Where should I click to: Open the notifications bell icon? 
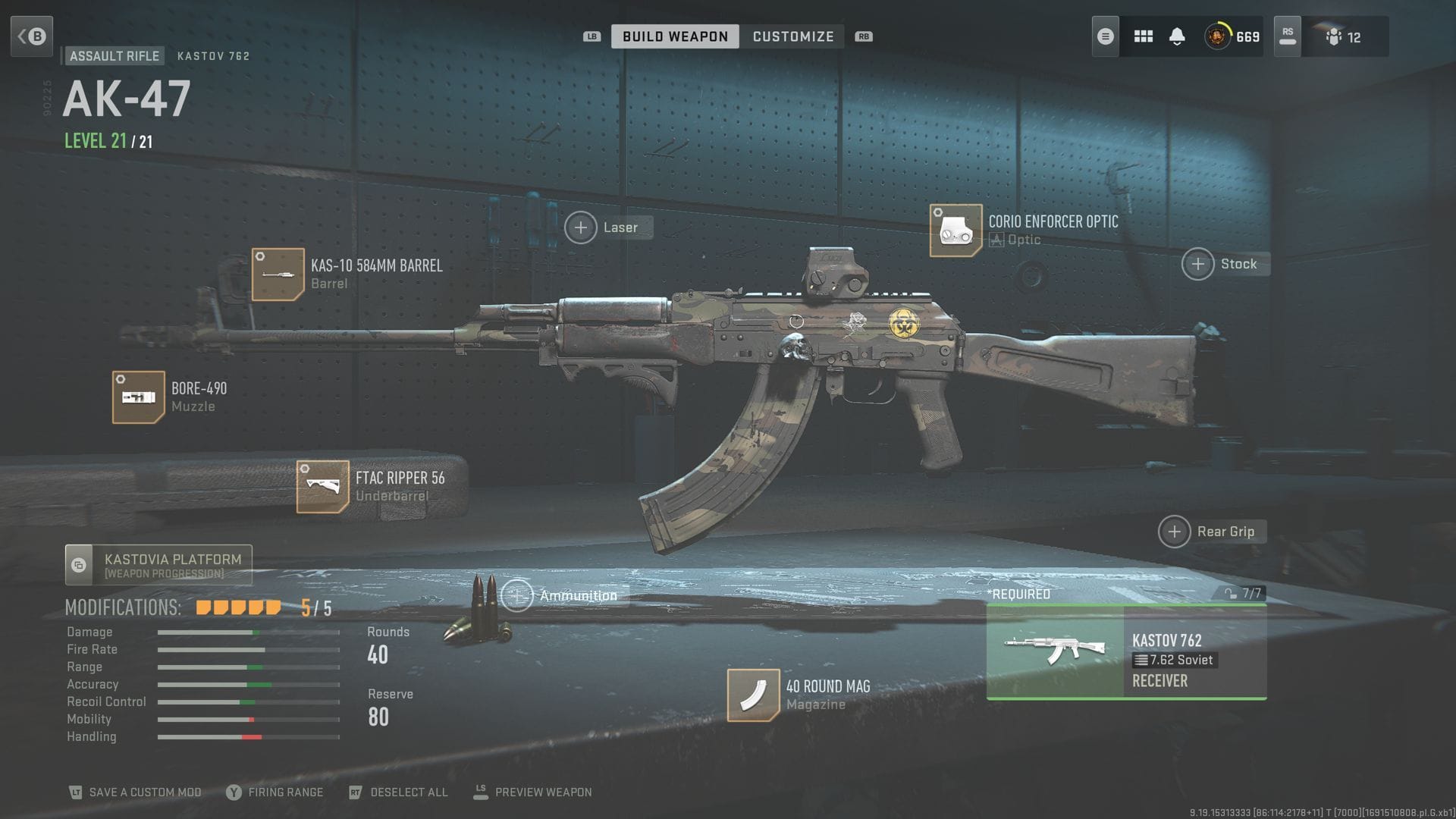(x=1178, y=36)
